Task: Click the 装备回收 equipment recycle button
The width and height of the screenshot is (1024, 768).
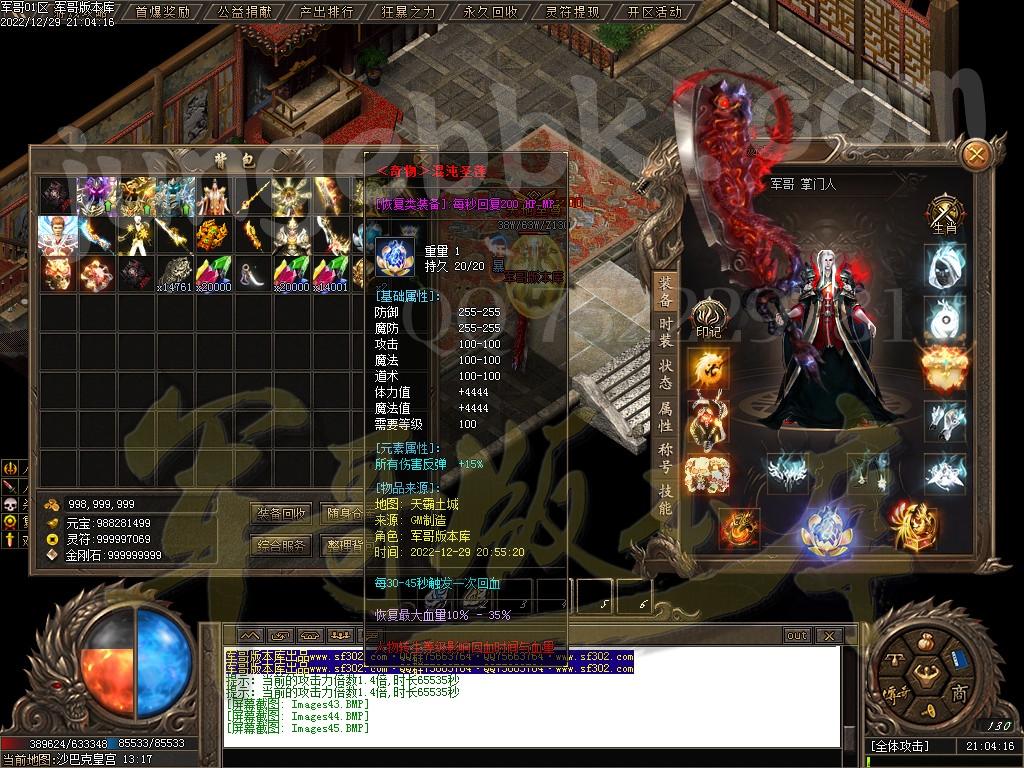Action: tap(281, 514)
